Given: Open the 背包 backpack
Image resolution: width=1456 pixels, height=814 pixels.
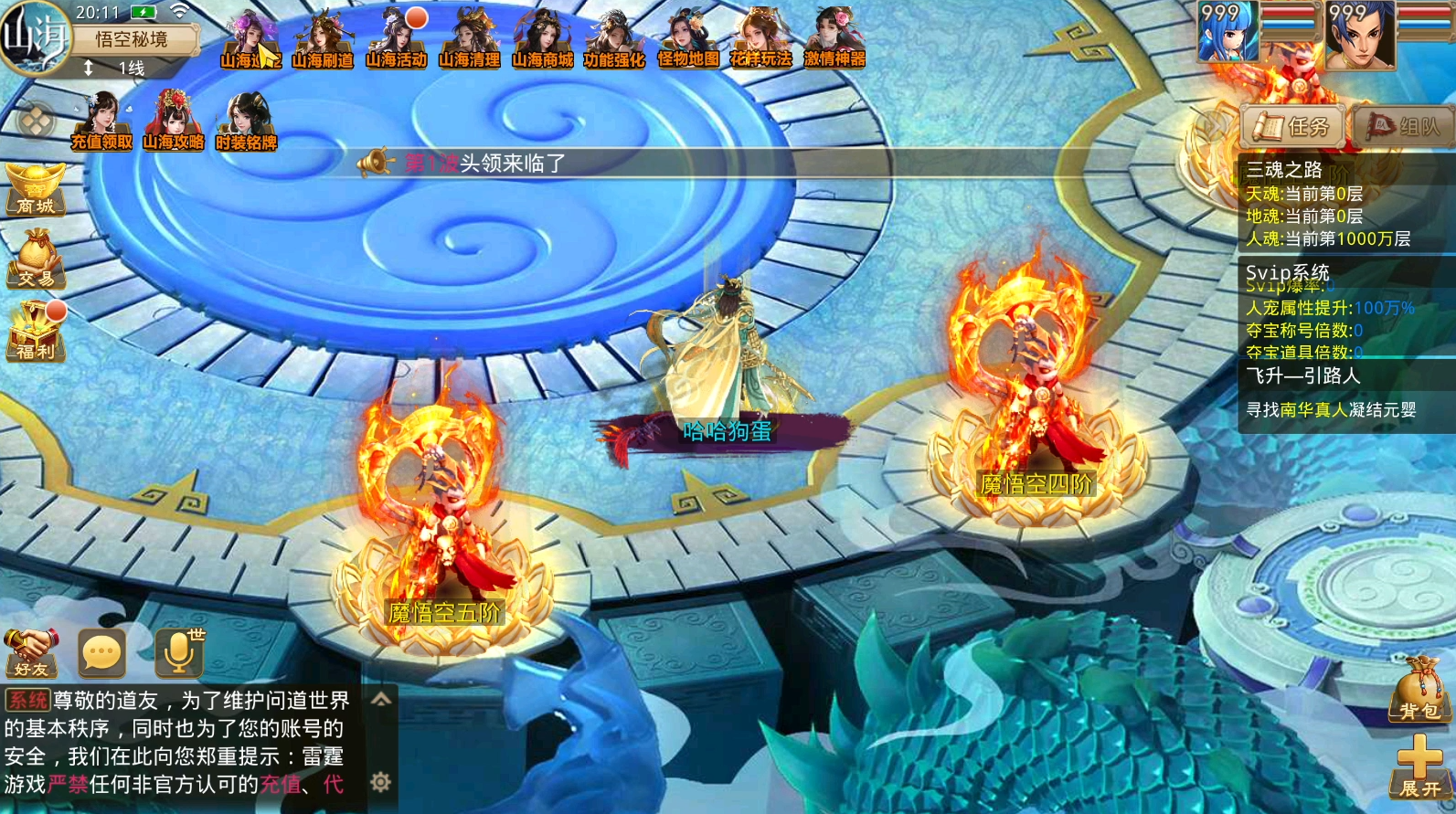Looking at the screenshot, I should 1418,691.
